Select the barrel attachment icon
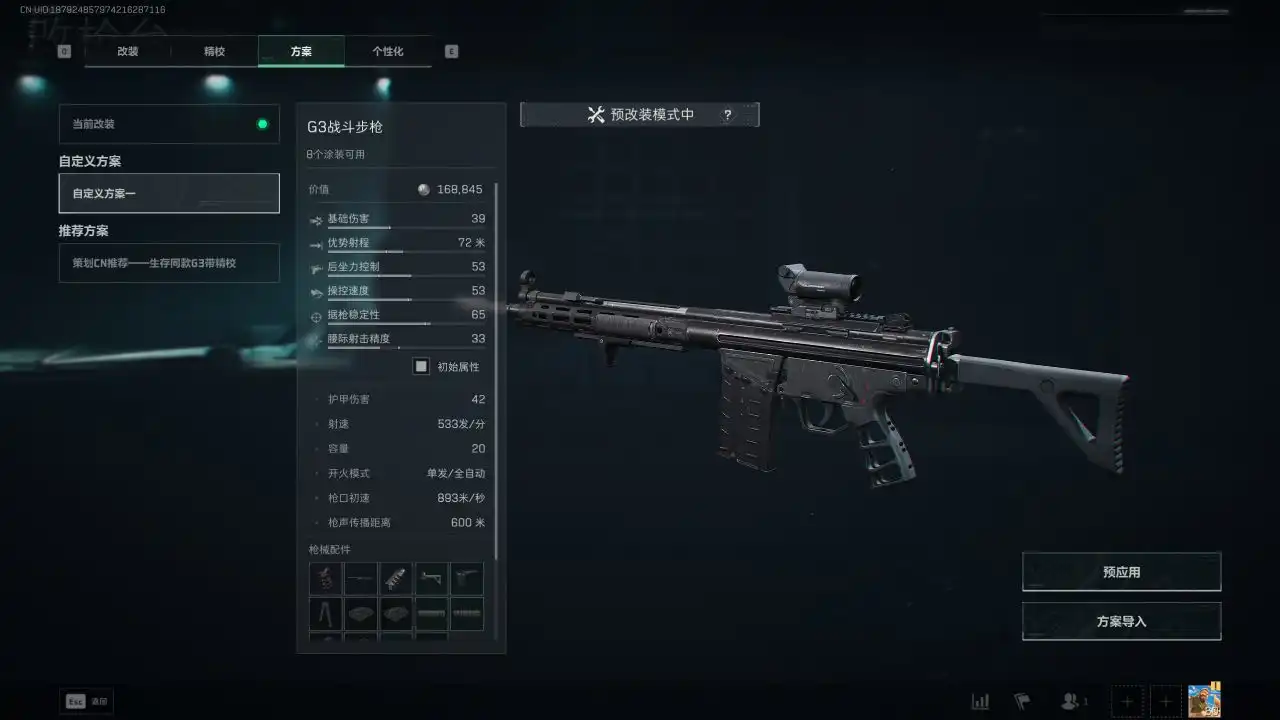Screen dimensions: 1280x720 [x=360, y=578]
